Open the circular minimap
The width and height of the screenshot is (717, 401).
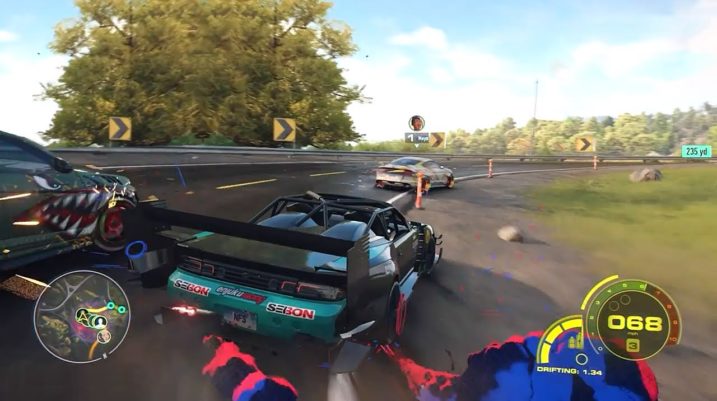point(81,316)
